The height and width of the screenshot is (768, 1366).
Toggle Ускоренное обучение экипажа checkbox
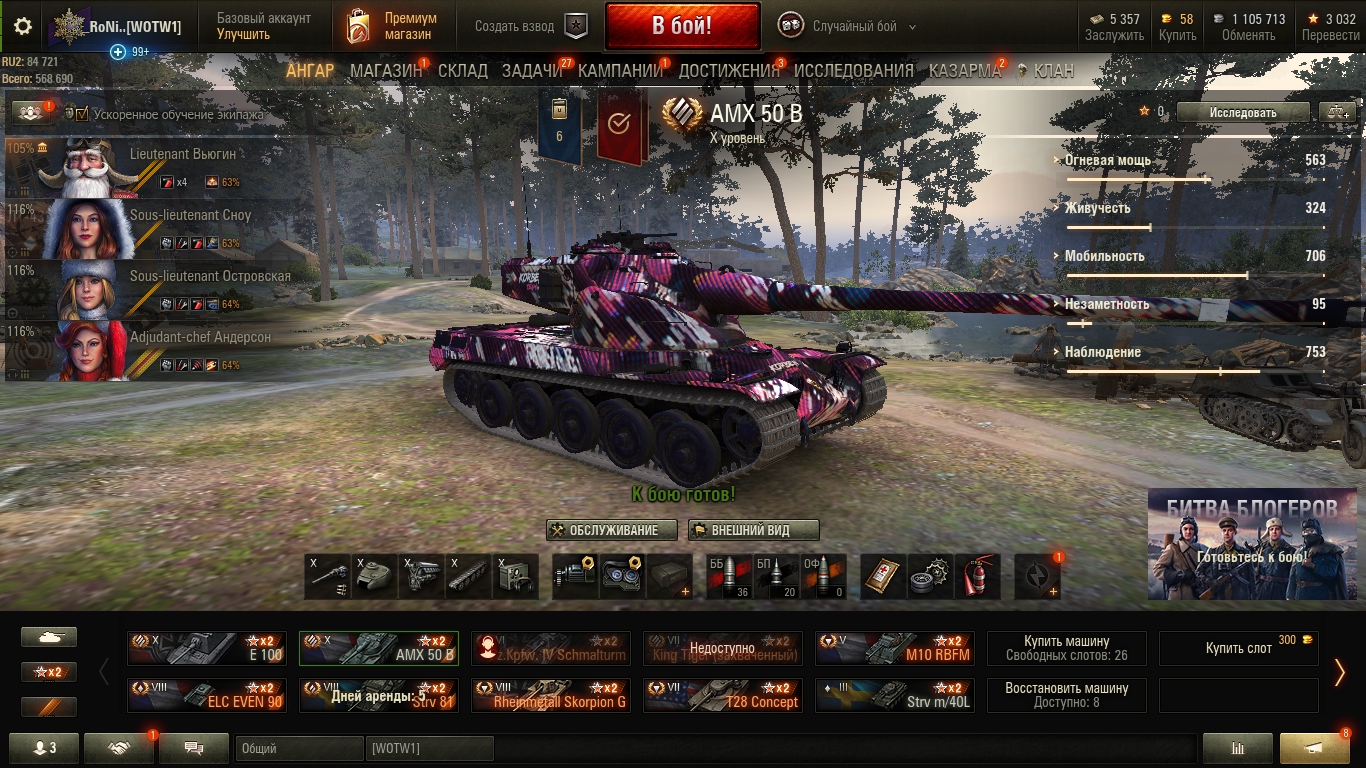click(82, 114)
